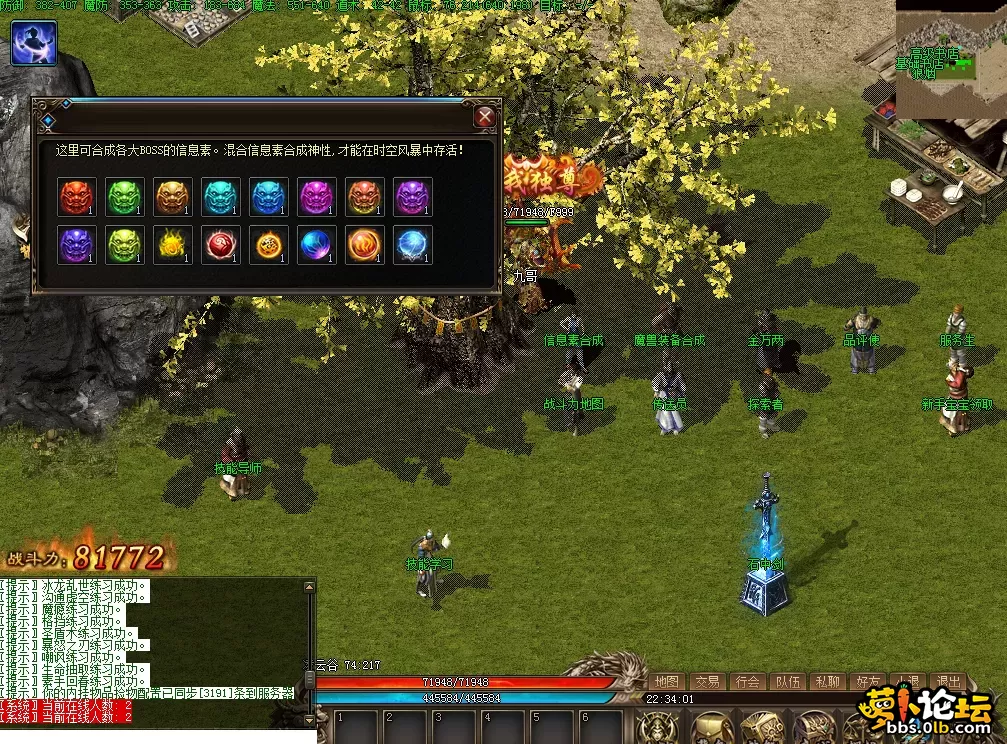Open the 好友 friends button
The image size is (1007, 744).
pyautogui.click(x=867, y=682)
